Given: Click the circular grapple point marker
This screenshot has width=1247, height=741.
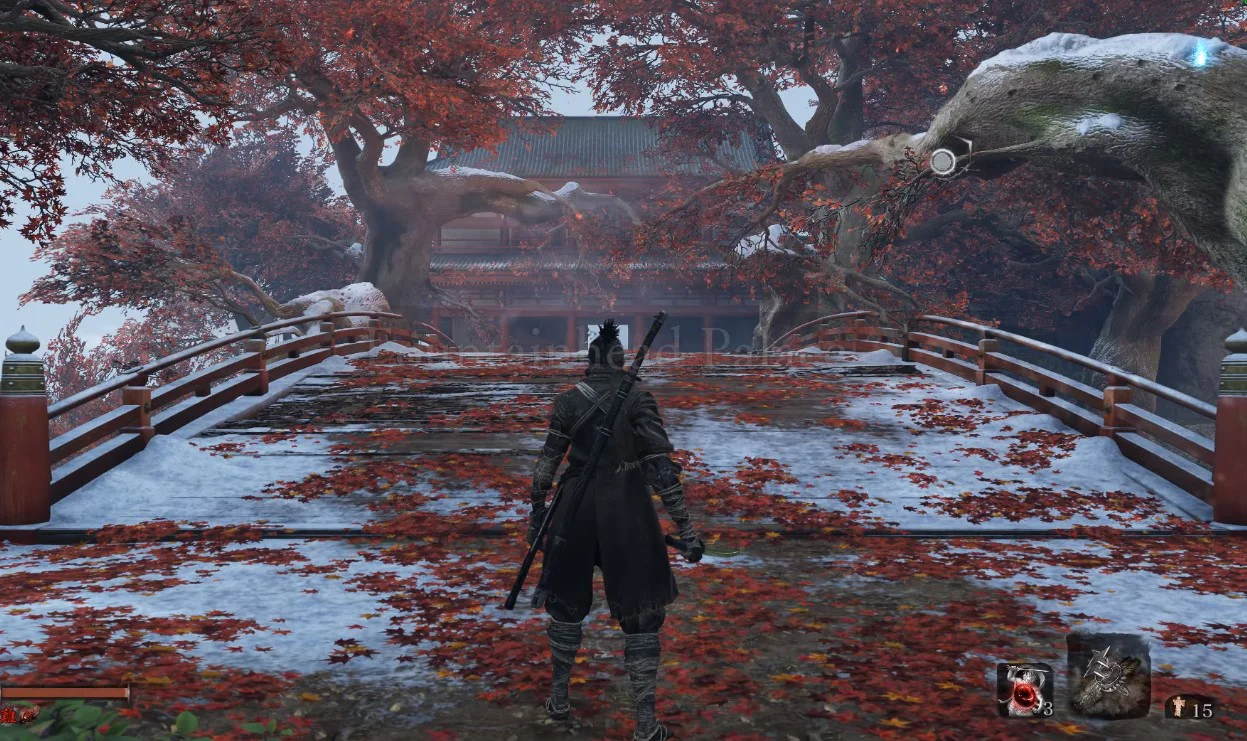Looking at the screenshot, I should click(x=943, y=161).
